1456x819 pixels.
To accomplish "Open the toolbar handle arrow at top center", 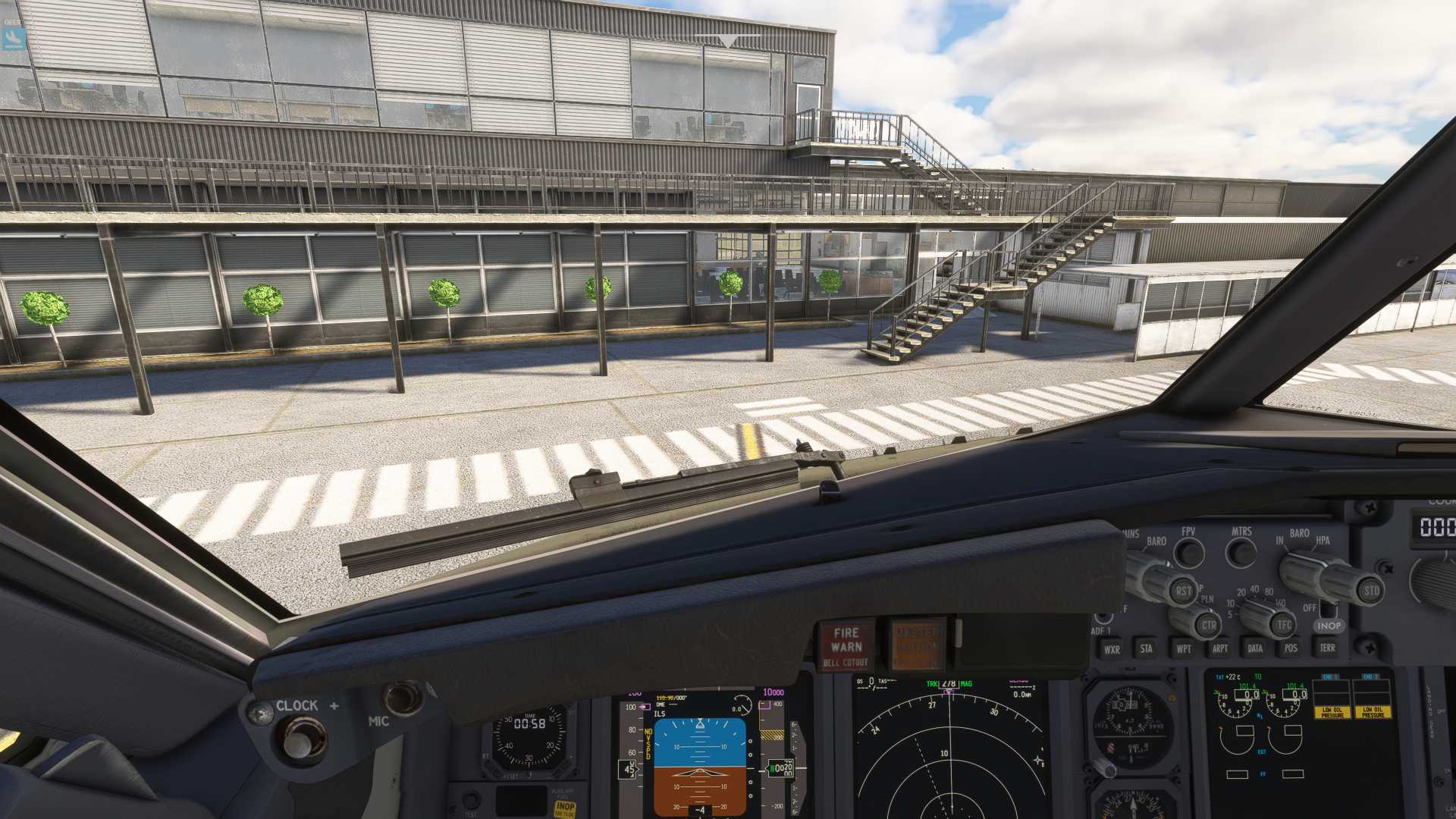I will pyautogui.click(x=728, y=41).
